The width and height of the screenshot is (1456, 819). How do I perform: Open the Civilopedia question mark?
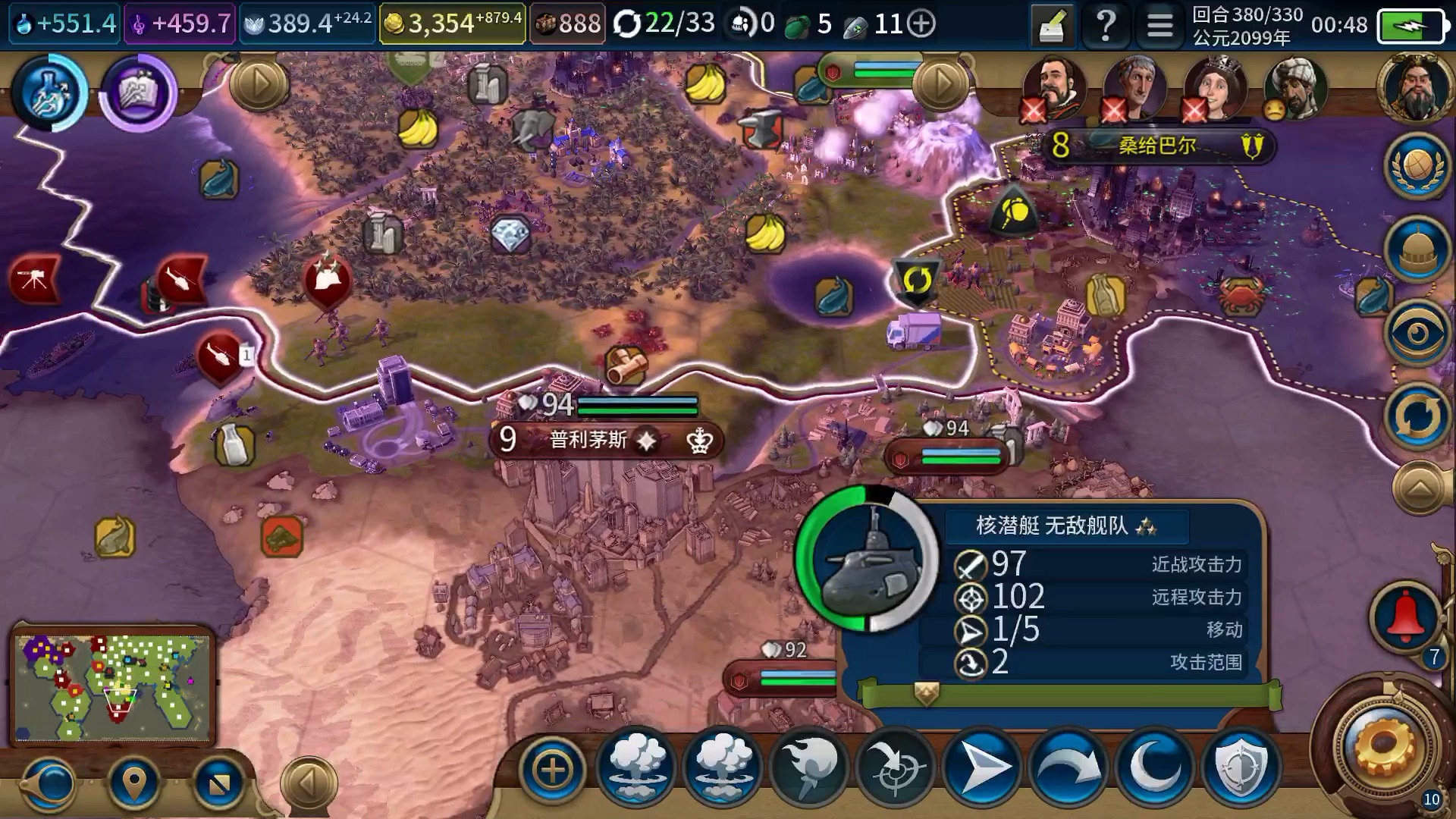tap(1106, 26)
